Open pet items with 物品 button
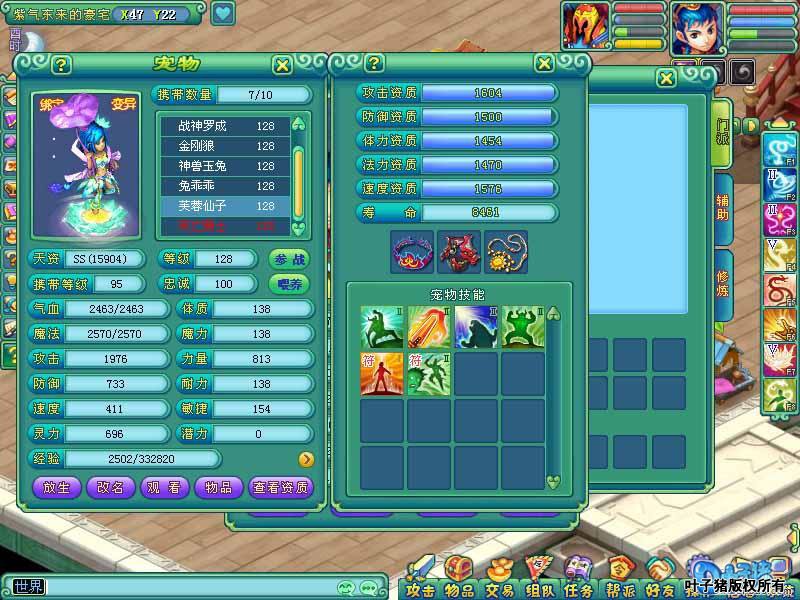The height and width of the screenshot is (600, 800). click(218, 487)
